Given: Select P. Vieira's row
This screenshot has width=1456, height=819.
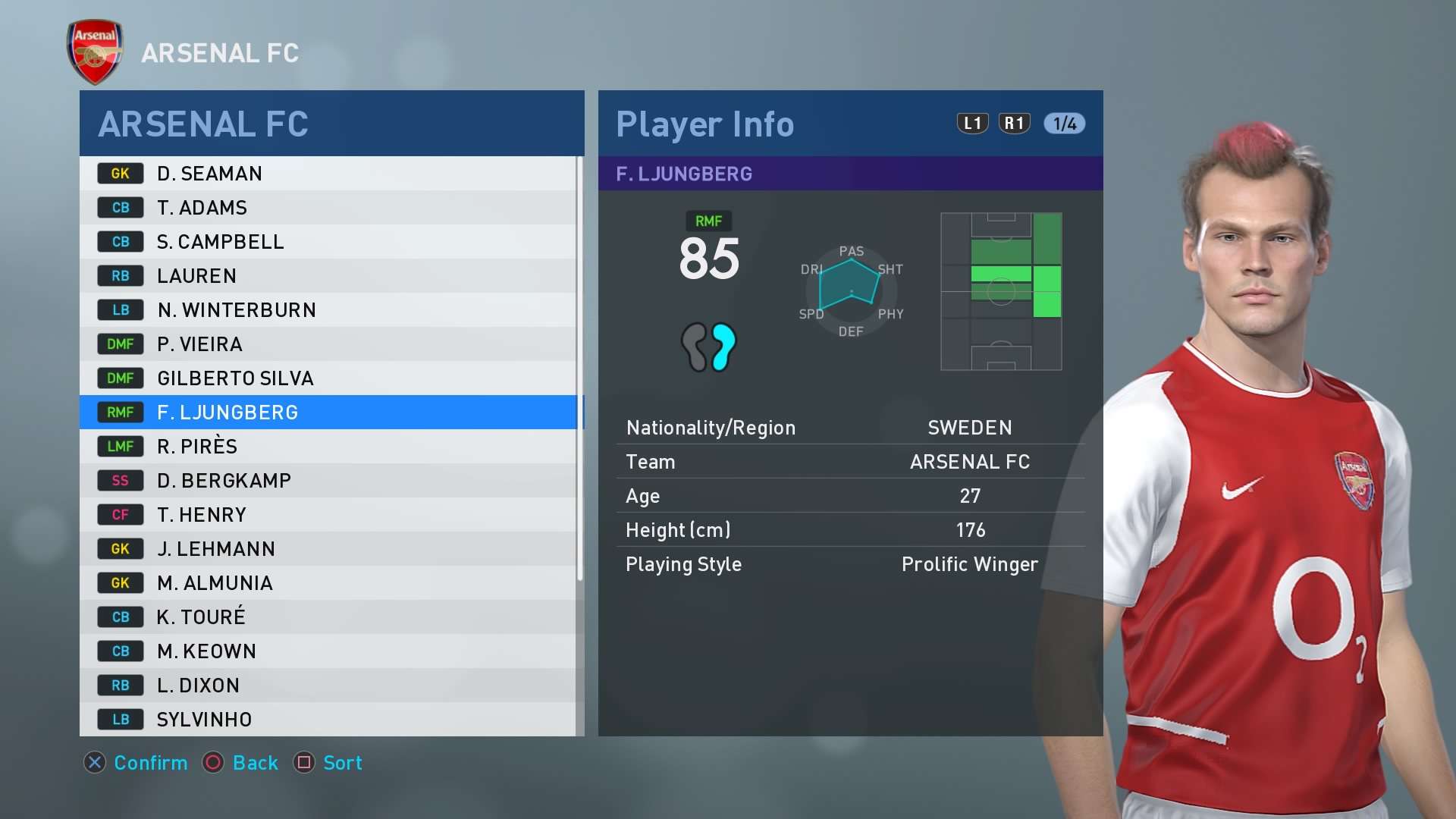Looking at the screenshot, I should tap(328, 344).
